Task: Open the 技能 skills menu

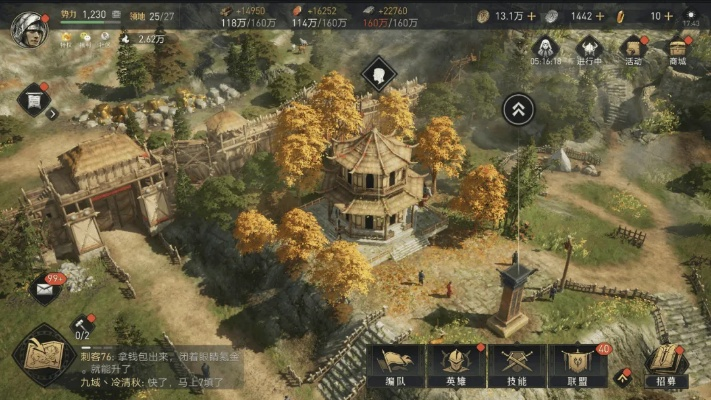Action: coord(516,366)
